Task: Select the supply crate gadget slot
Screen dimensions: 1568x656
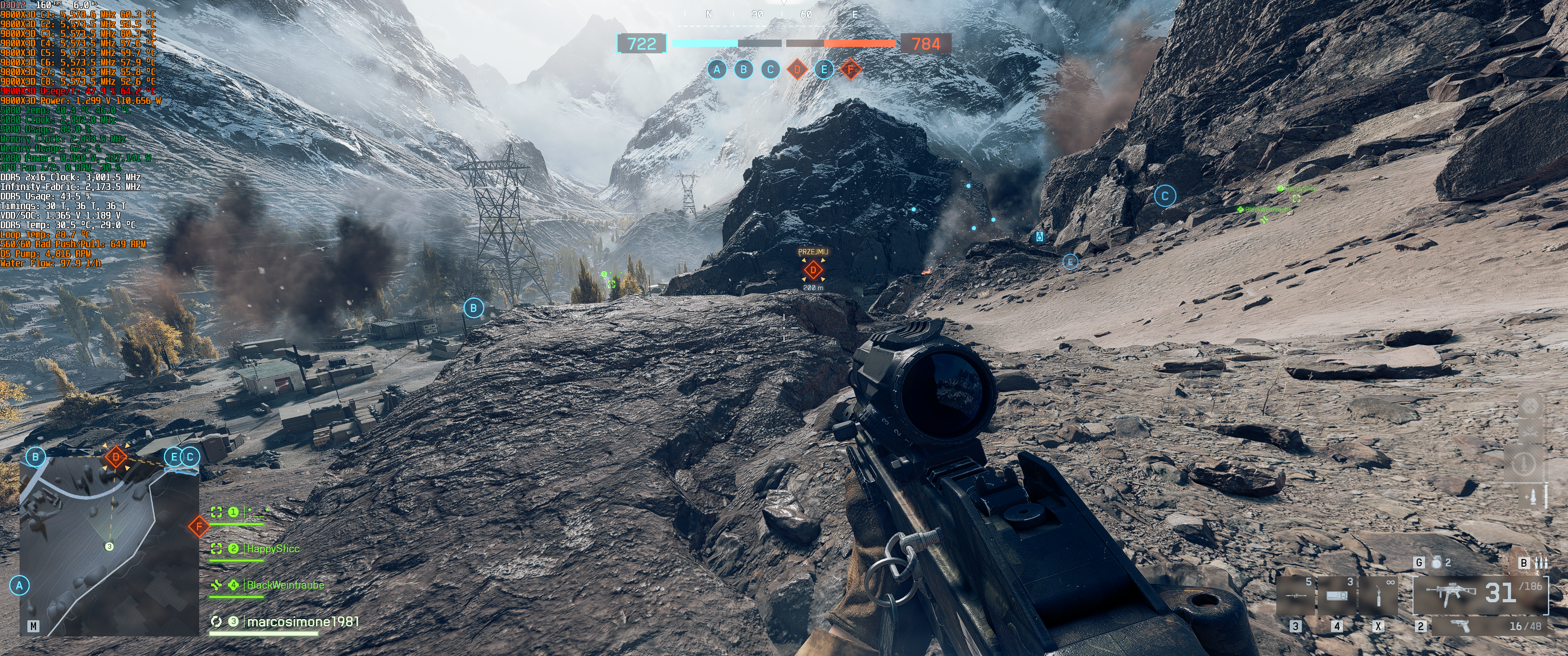Action: pyautogui.click(x=1337, y=594)
